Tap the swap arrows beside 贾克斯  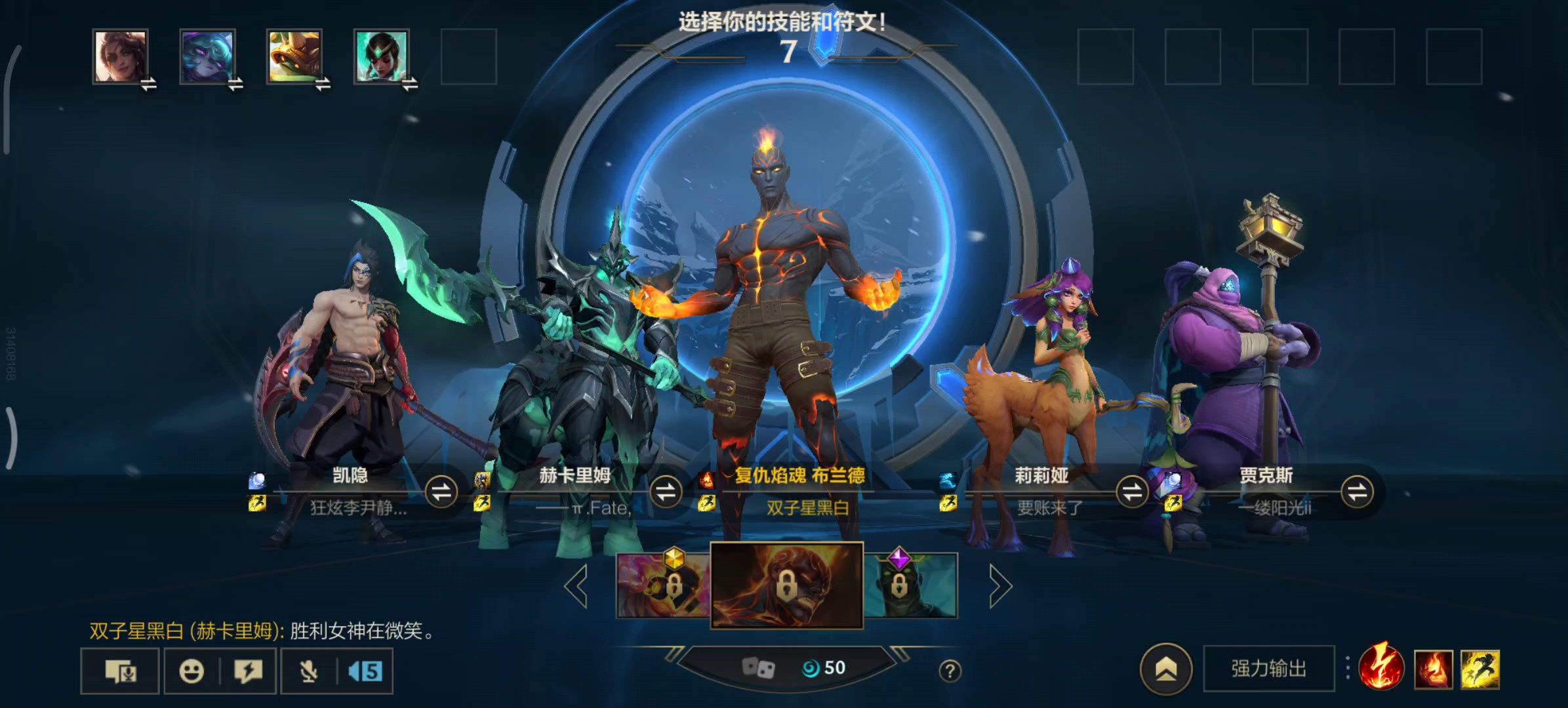point(1357,492)
